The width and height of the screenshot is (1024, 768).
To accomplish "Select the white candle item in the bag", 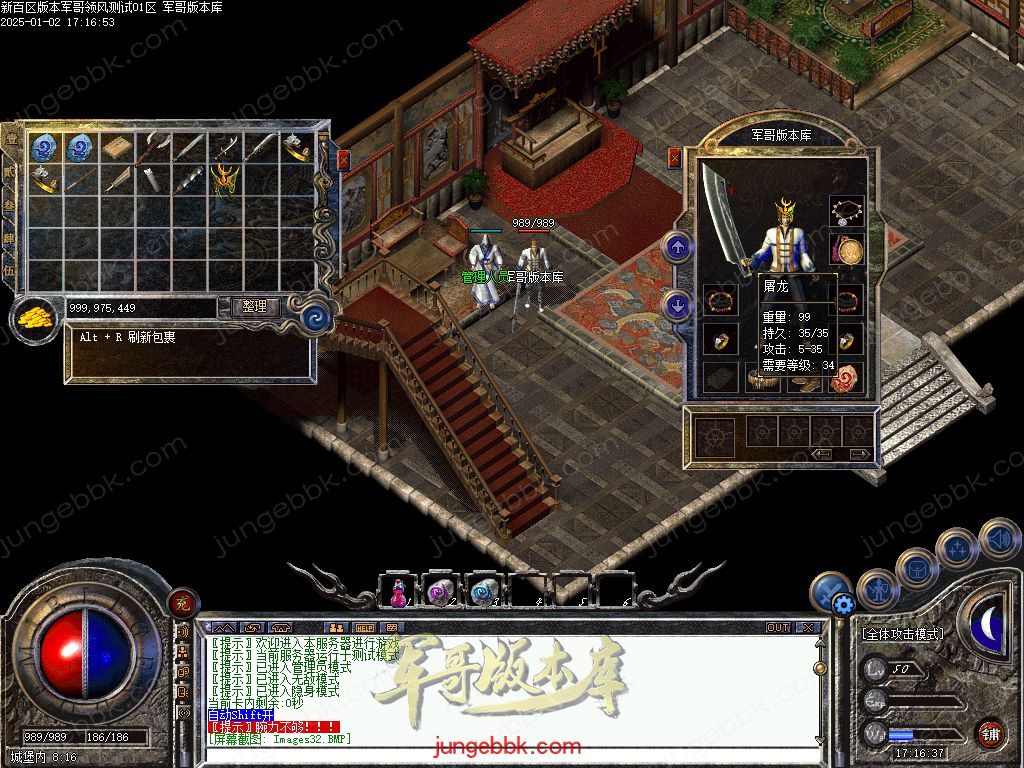I will [153, 179].
